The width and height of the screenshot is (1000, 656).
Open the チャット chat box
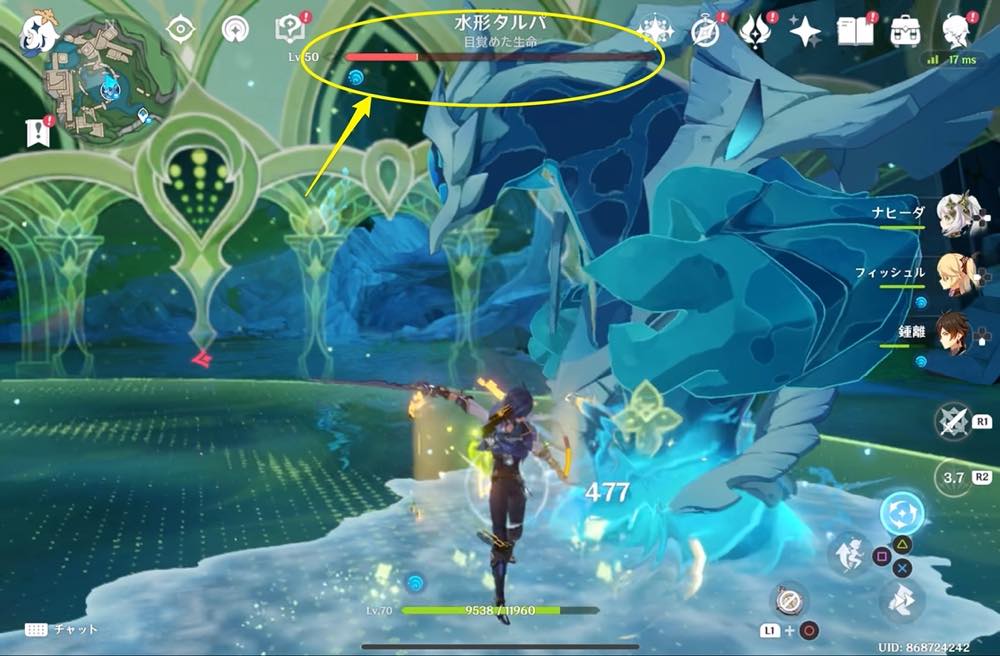61,631
